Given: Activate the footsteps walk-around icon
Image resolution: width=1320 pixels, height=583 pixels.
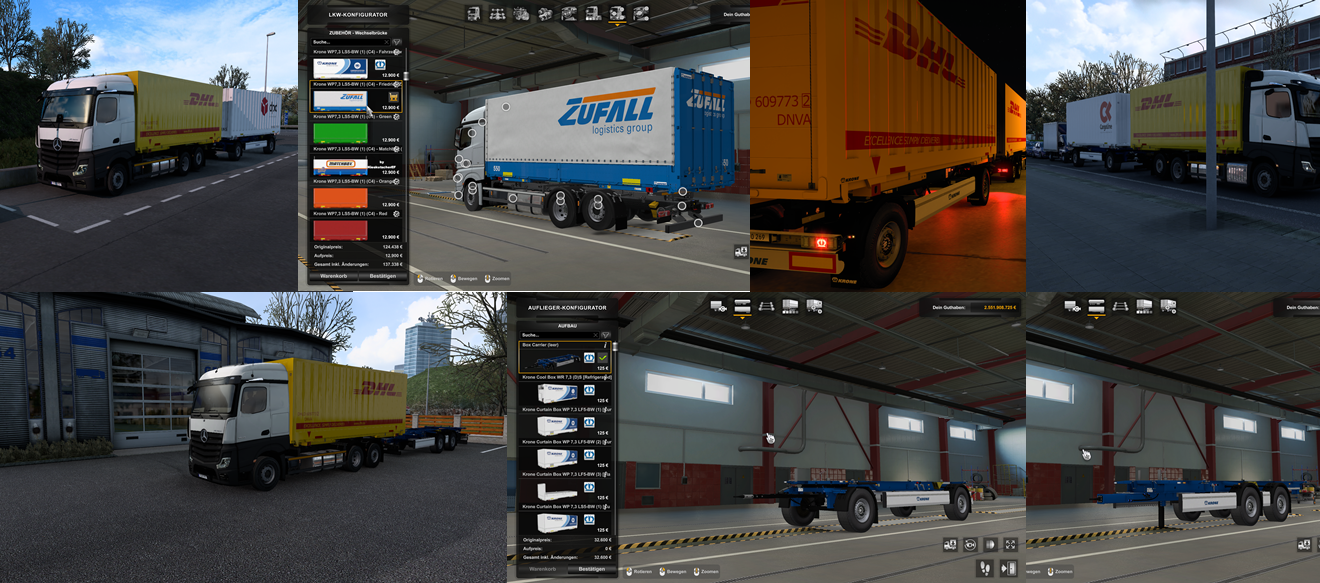Looking at the screenshot, I should click(x=984, y=568).
